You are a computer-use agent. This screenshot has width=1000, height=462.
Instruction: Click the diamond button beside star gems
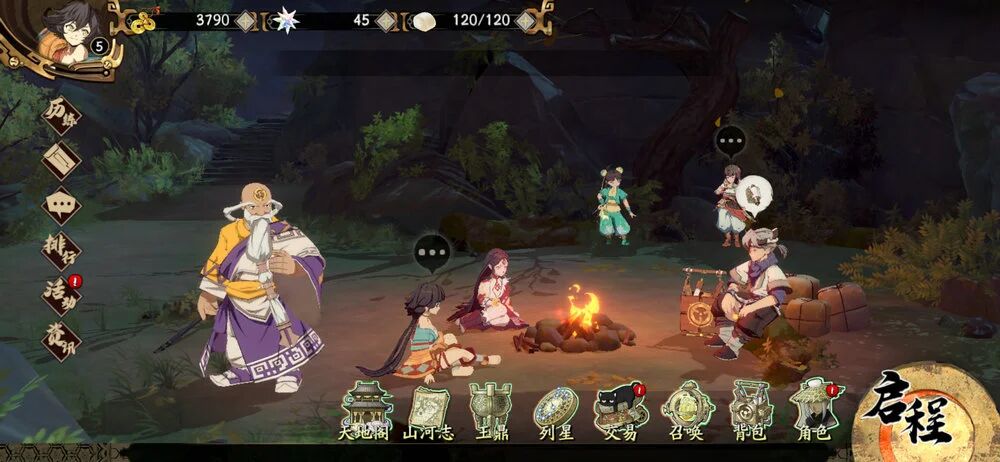click(x=385, y=19)
